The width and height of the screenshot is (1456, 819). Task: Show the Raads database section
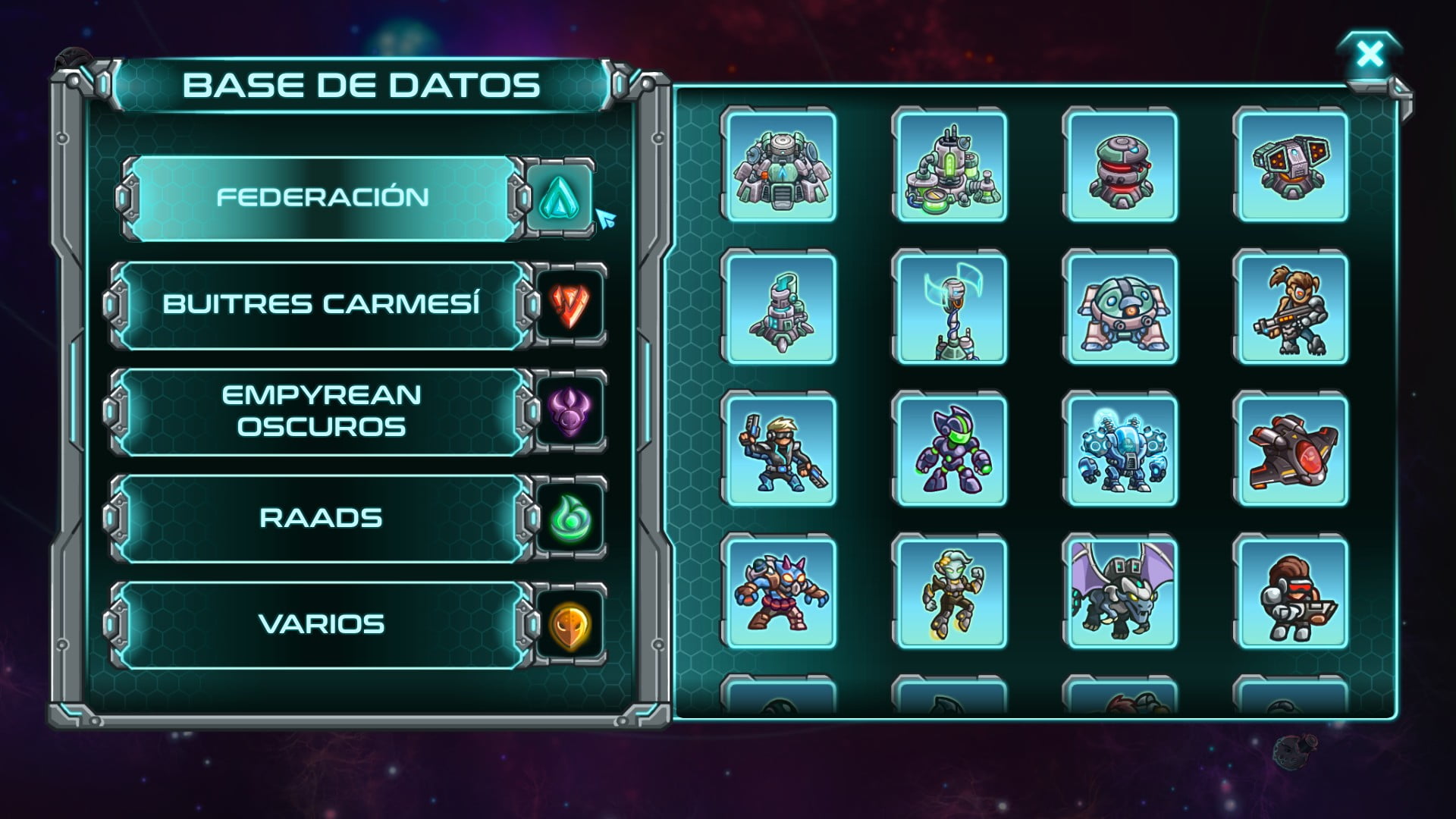point(322,519)
